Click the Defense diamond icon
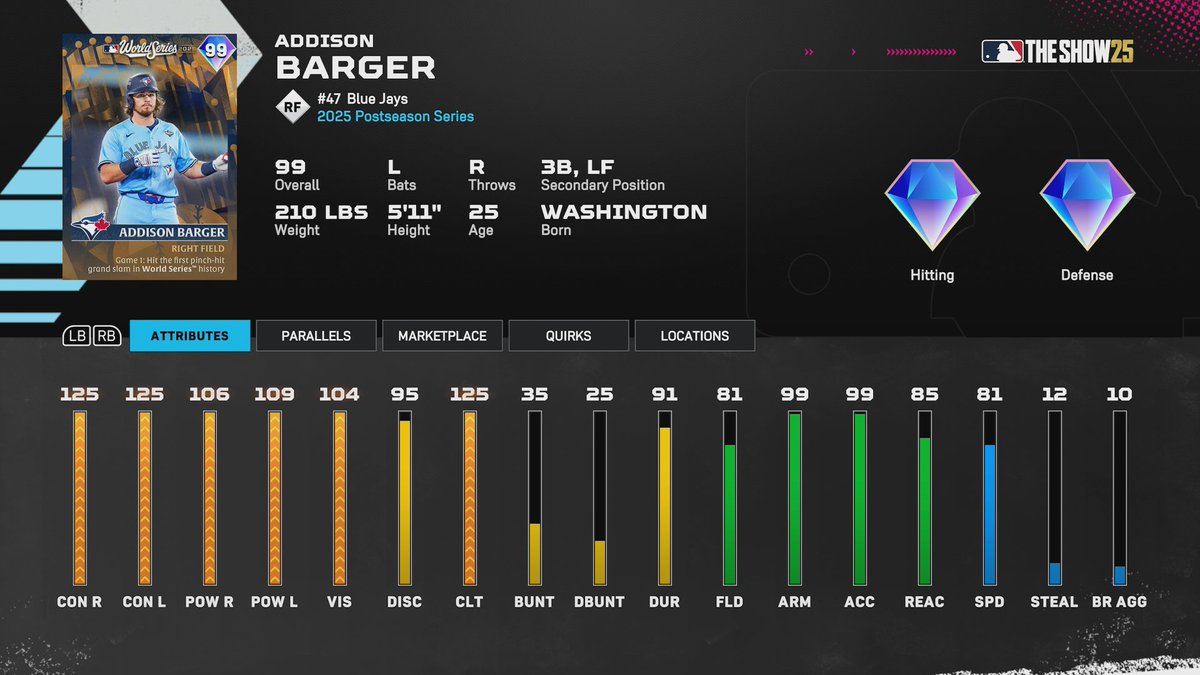1200x675 pixels. [x=1087, y=204]
